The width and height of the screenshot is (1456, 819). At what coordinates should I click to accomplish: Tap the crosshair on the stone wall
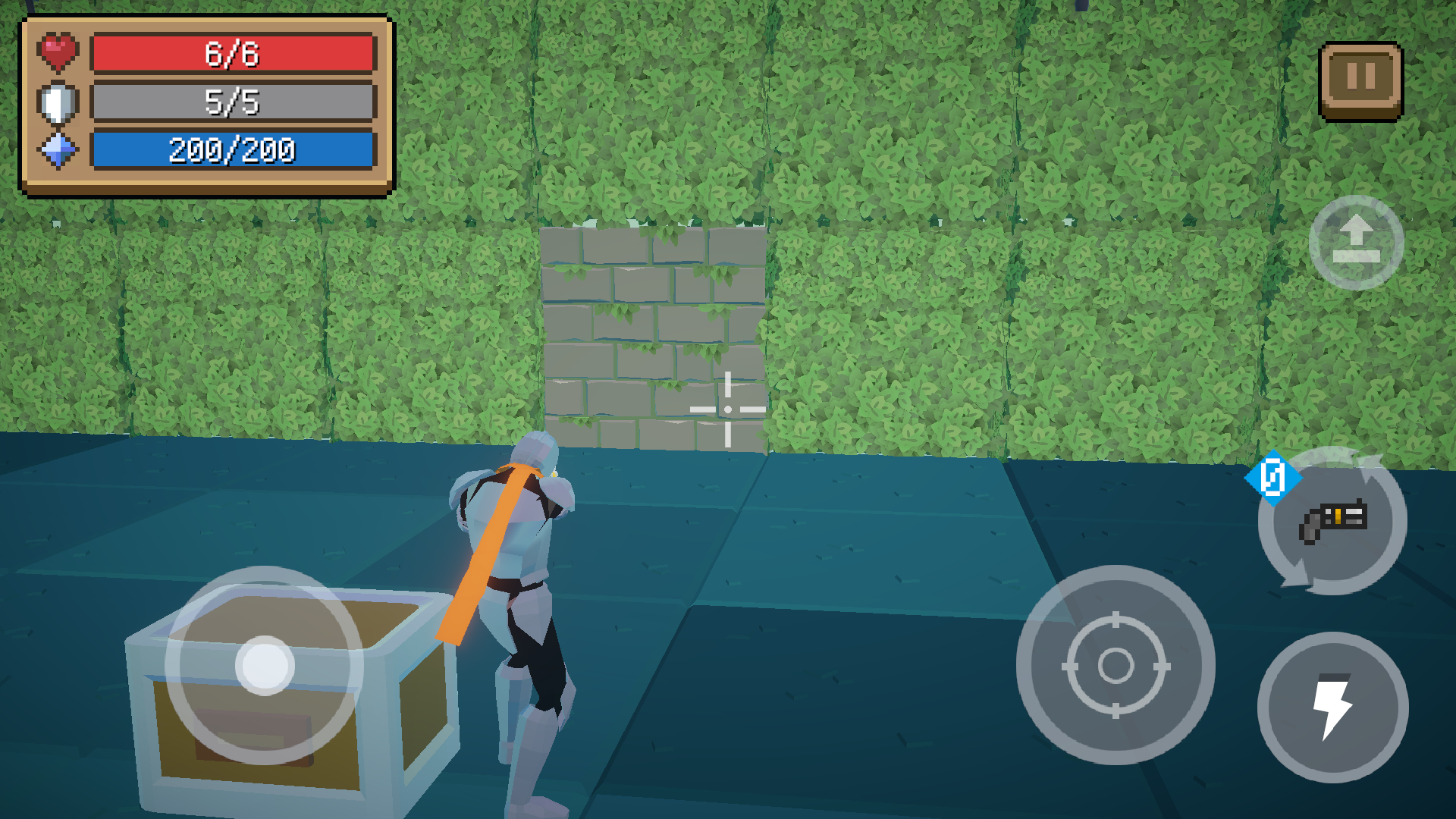[x=727, y=407]
